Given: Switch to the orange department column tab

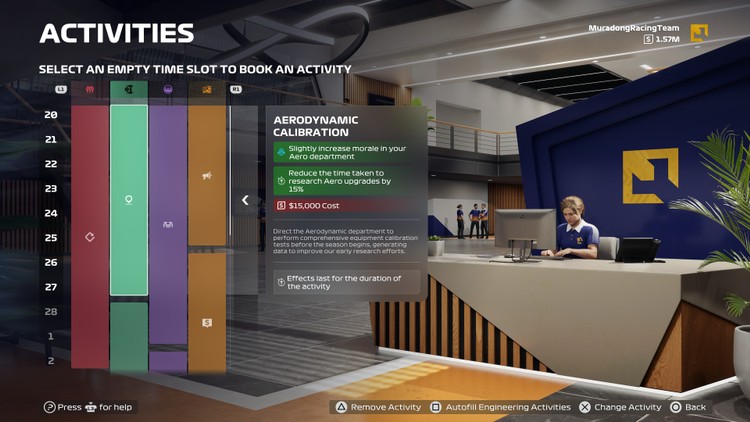Looking at the screenshot, I should point(207,89).
